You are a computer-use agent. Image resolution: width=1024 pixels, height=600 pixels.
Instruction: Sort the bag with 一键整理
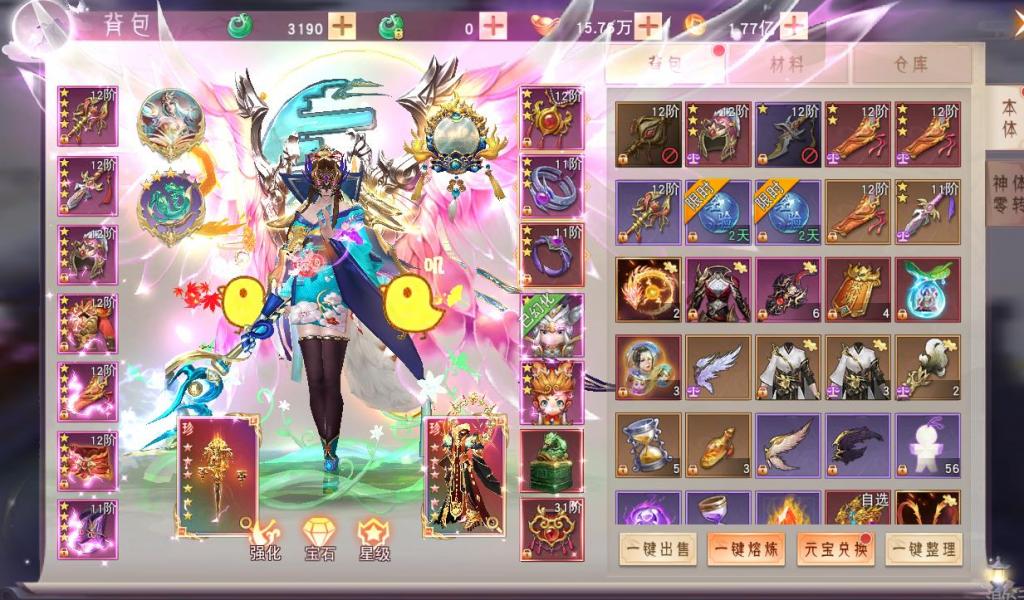click(924, 548)
